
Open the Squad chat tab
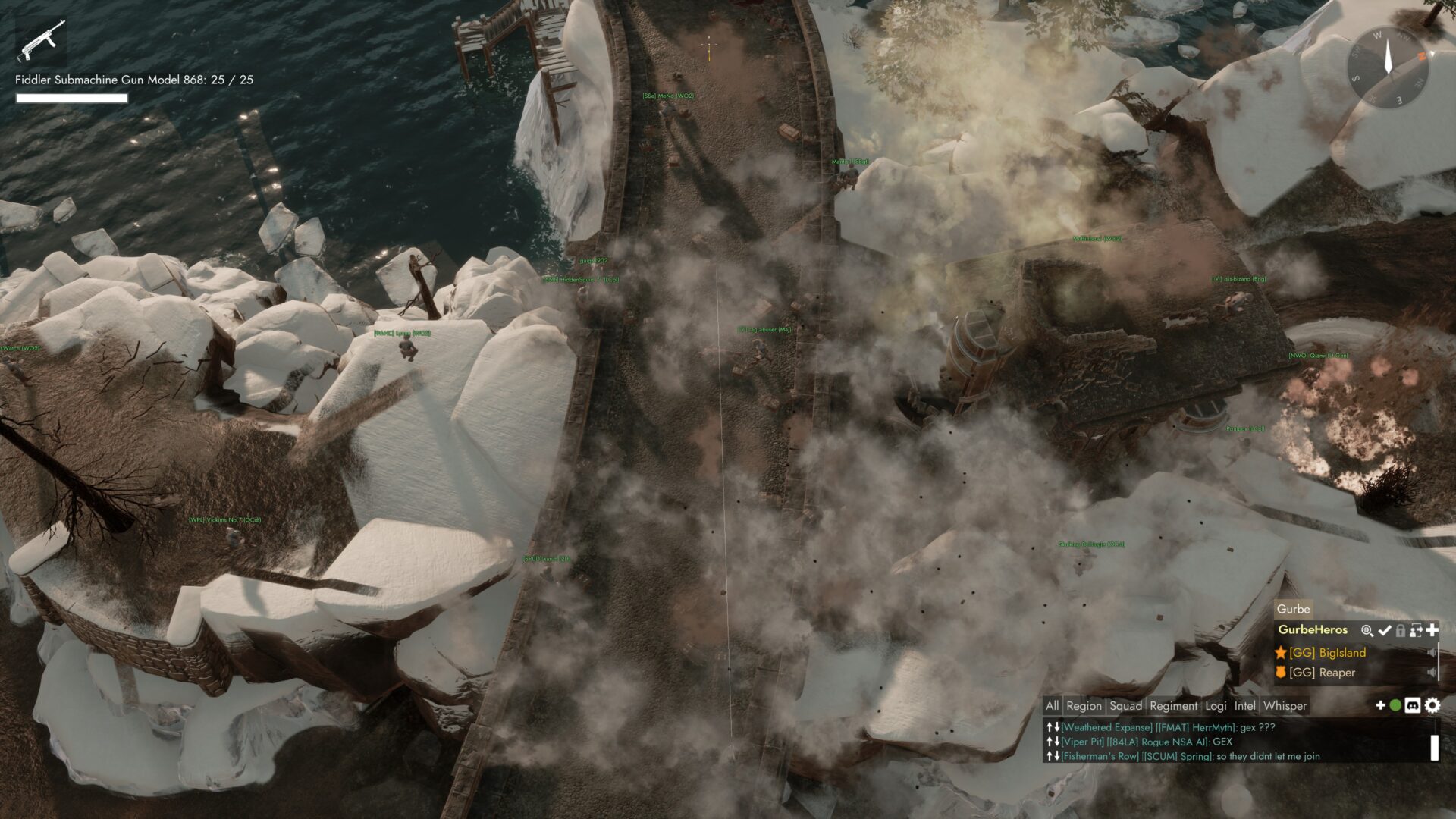(x=1125, y=706)
